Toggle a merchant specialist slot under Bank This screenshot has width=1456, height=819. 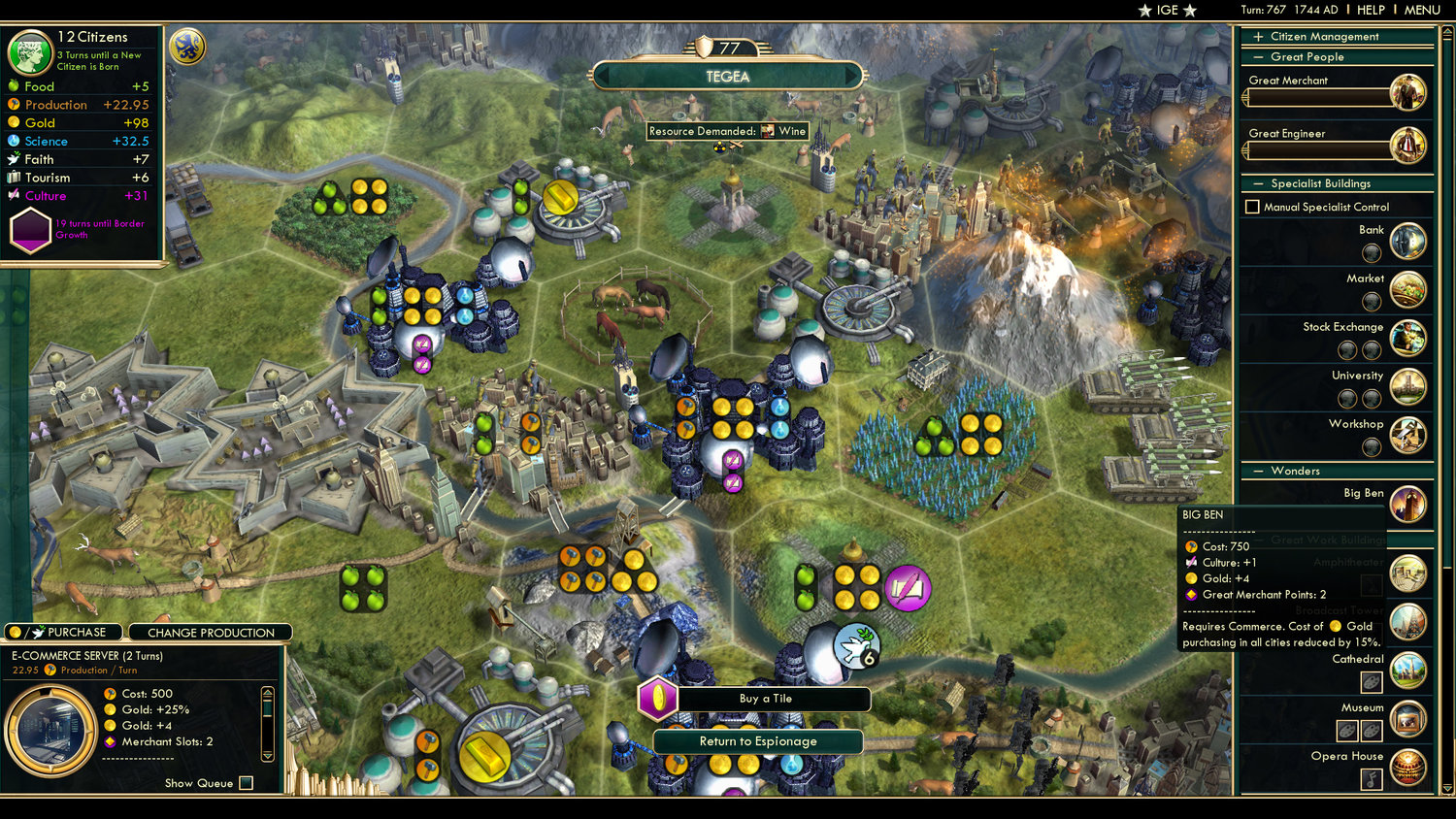coord(1372,253)
